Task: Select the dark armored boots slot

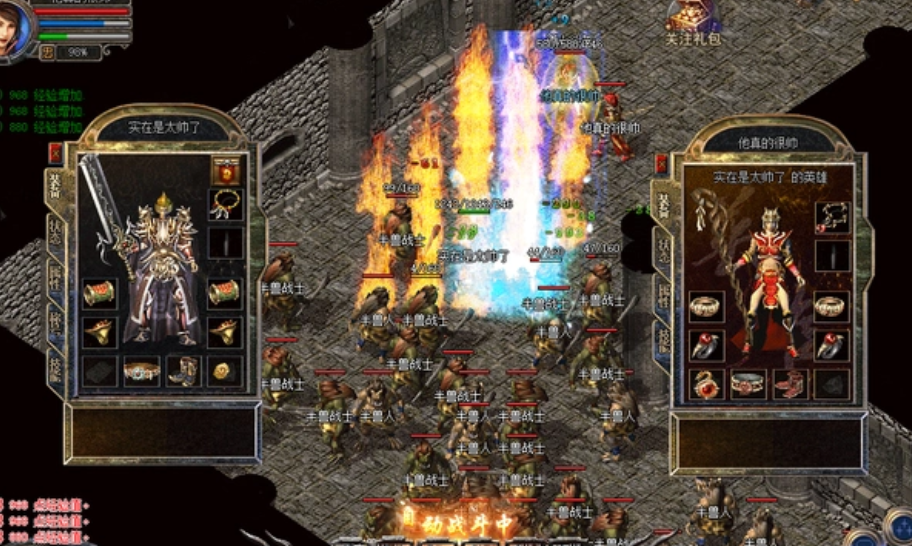Action: [x=183, y=372]
